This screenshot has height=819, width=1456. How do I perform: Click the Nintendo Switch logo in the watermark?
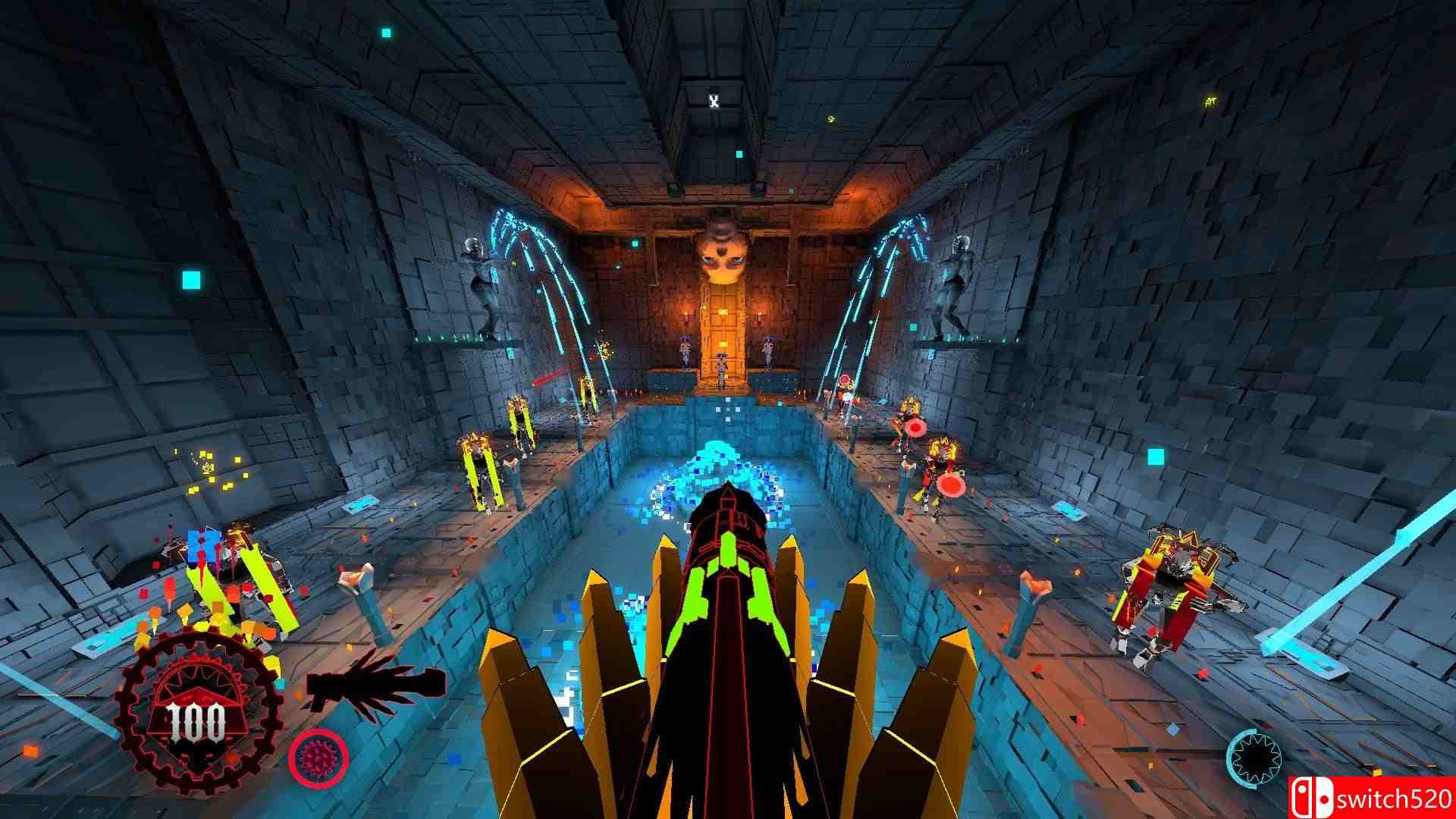click(x=1314, y=796)
